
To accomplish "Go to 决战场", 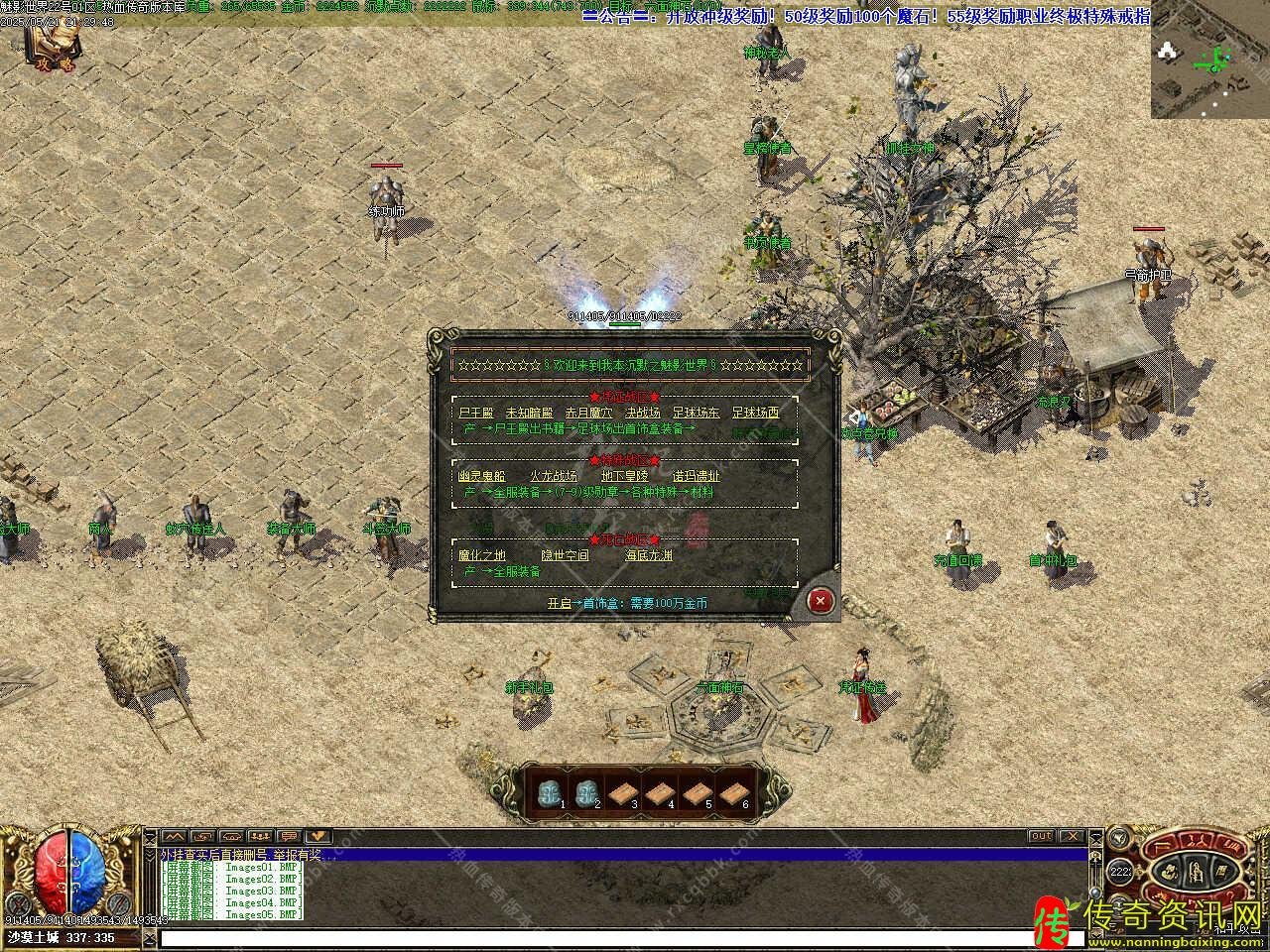I will pyautogui.click(x=643, y=413).
